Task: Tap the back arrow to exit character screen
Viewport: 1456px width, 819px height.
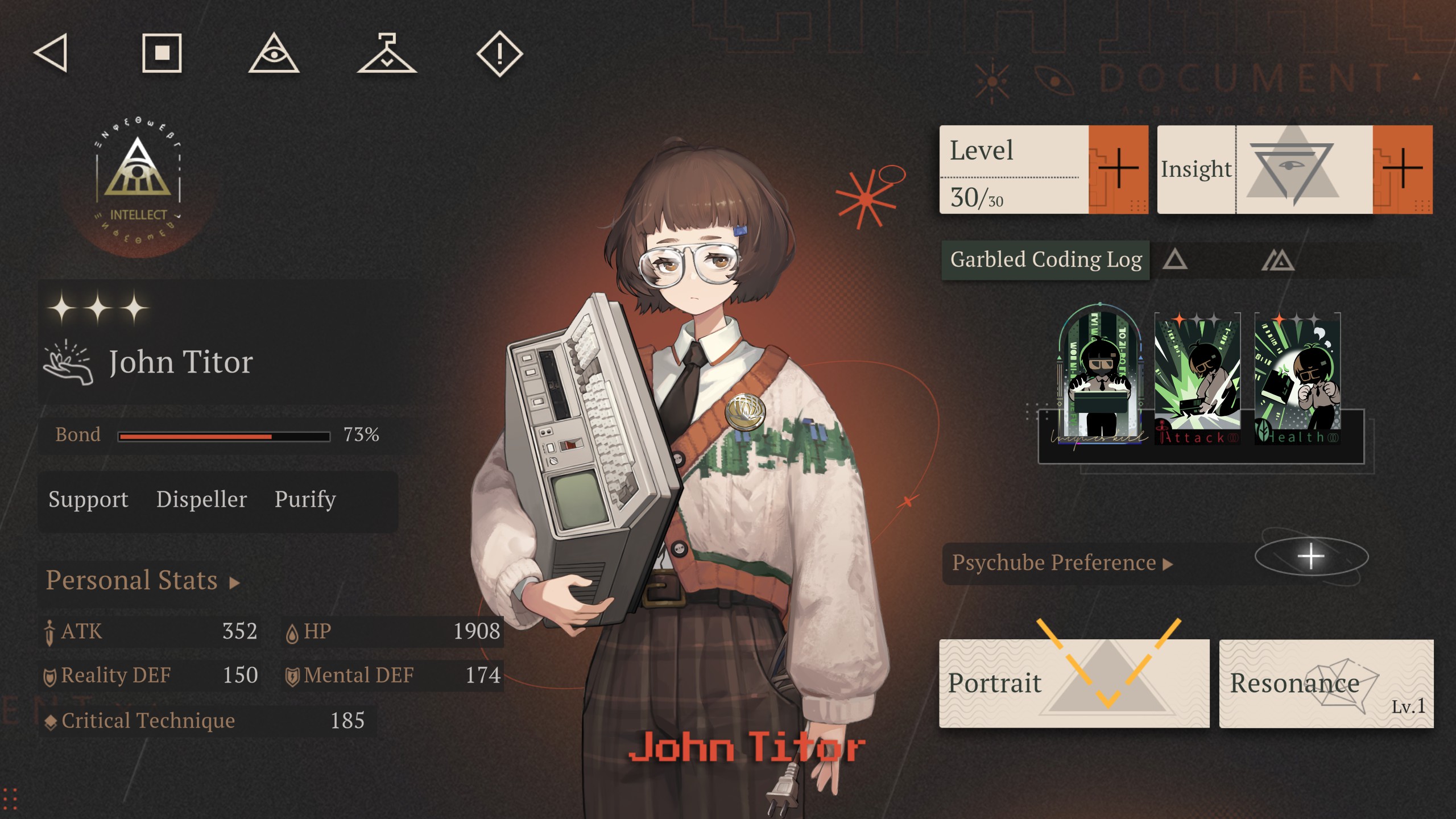Action: tap(50, 53)
